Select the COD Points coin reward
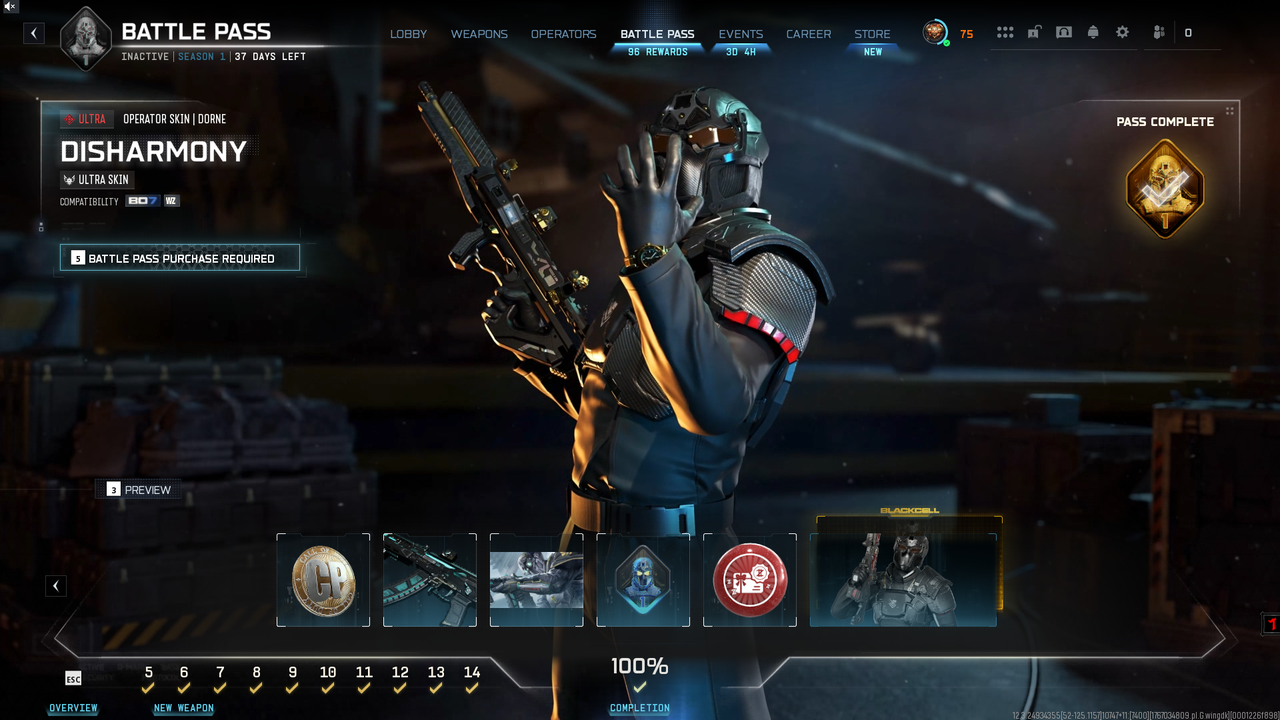The height and width of the screenshot is (720, 1280). tap(323, 580)
